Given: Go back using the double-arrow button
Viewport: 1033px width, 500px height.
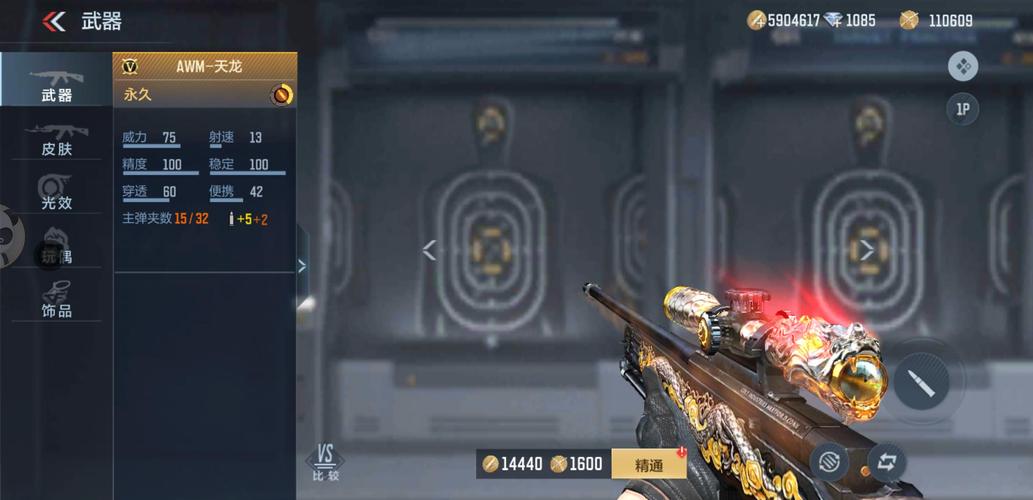Looking at the screenshot, I should click(x=54, y=21).
